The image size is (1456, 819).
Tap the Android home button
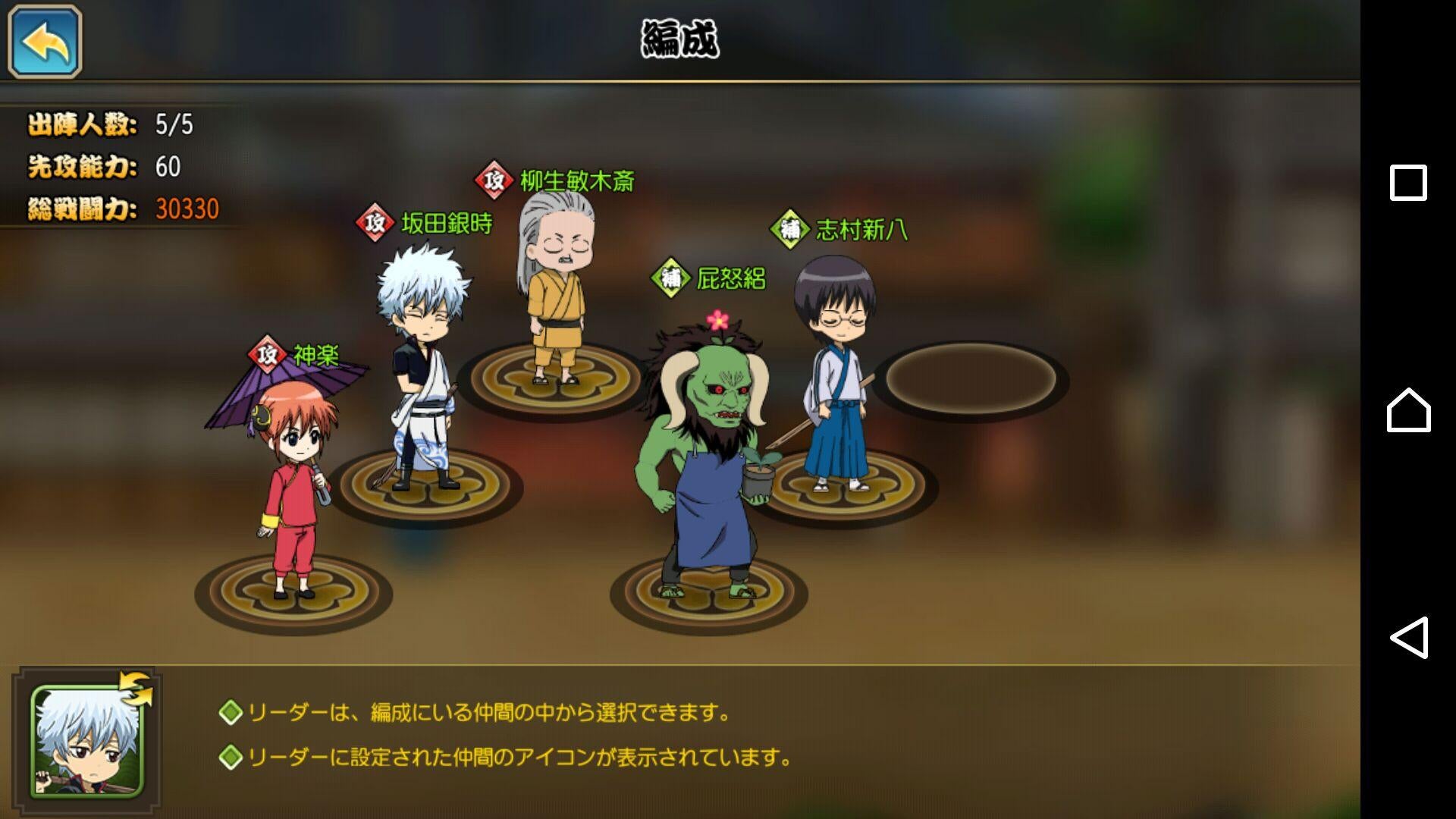click(x=1408, y=410)
